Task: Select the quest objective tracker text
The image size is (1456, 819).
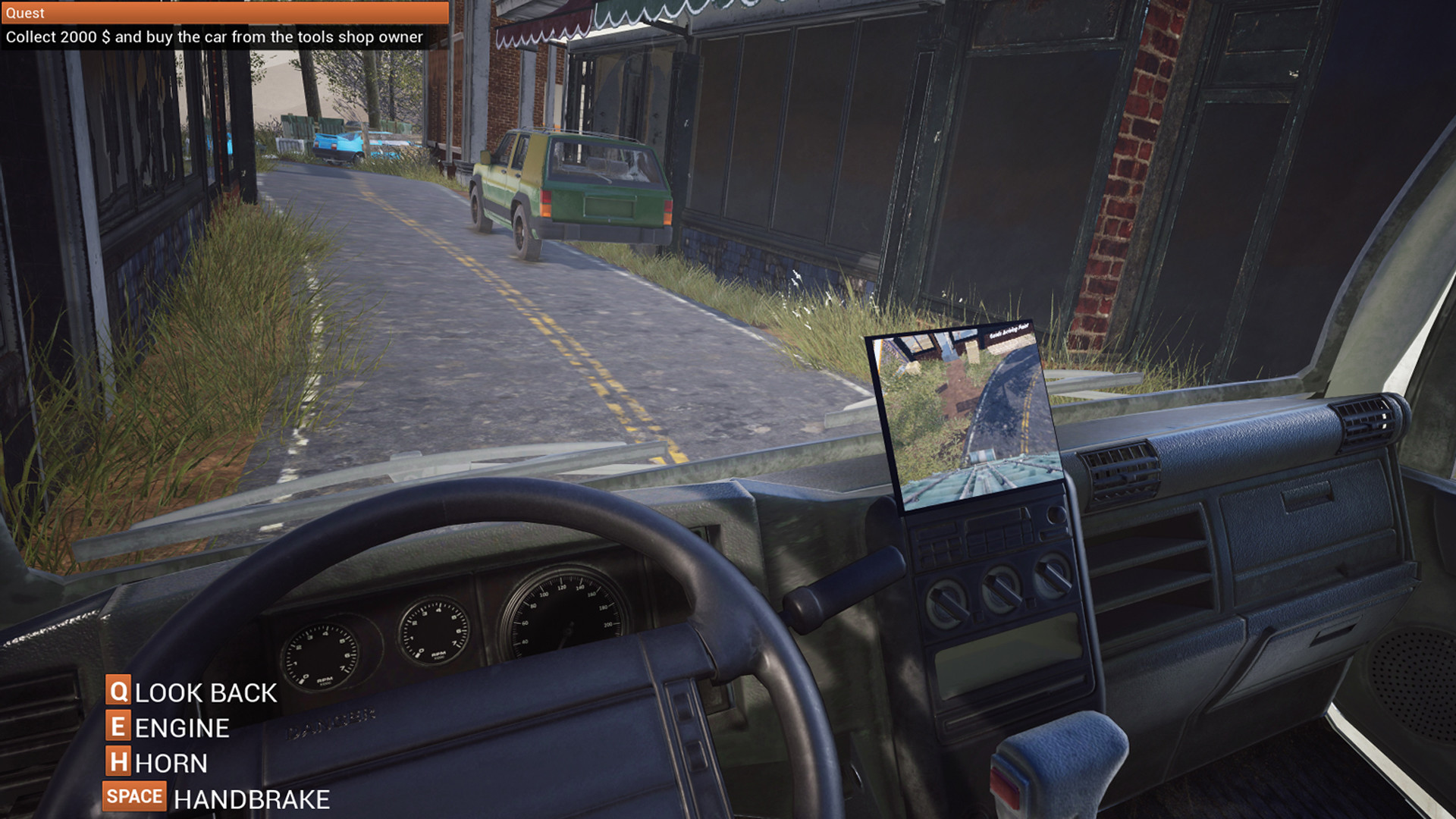Action: coord(215,37)
